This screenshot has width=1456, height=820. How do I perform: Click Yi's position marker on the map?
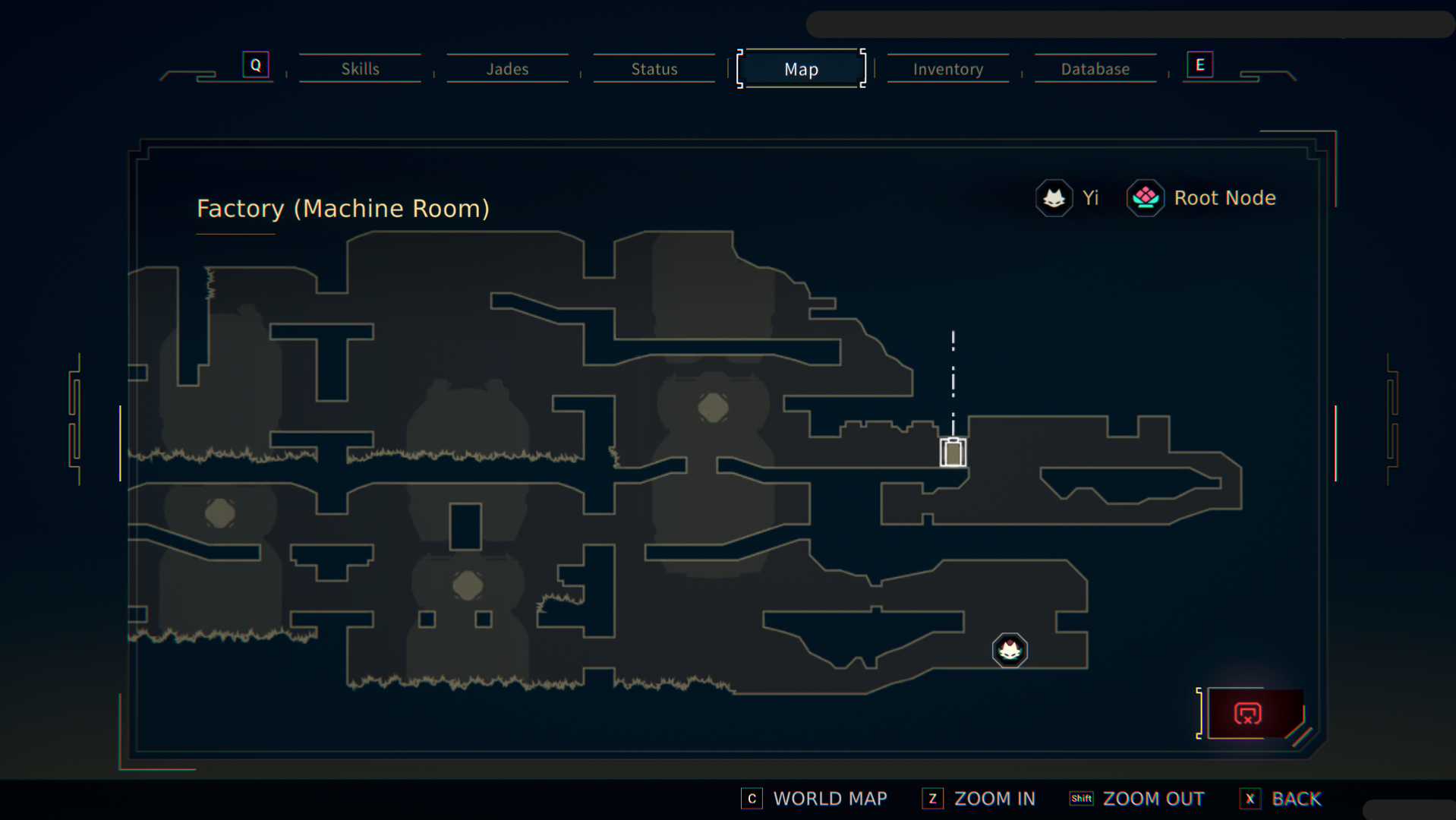click(x=1010, y=651)
